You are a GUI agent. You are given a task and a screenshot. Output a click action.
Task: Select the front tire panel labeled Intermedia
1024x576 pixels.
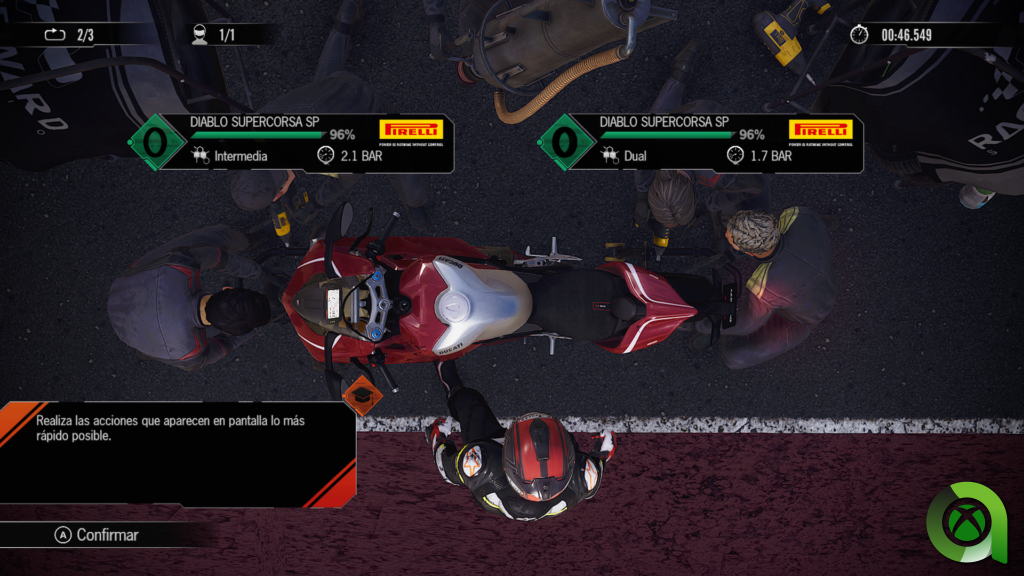(295, 143)
